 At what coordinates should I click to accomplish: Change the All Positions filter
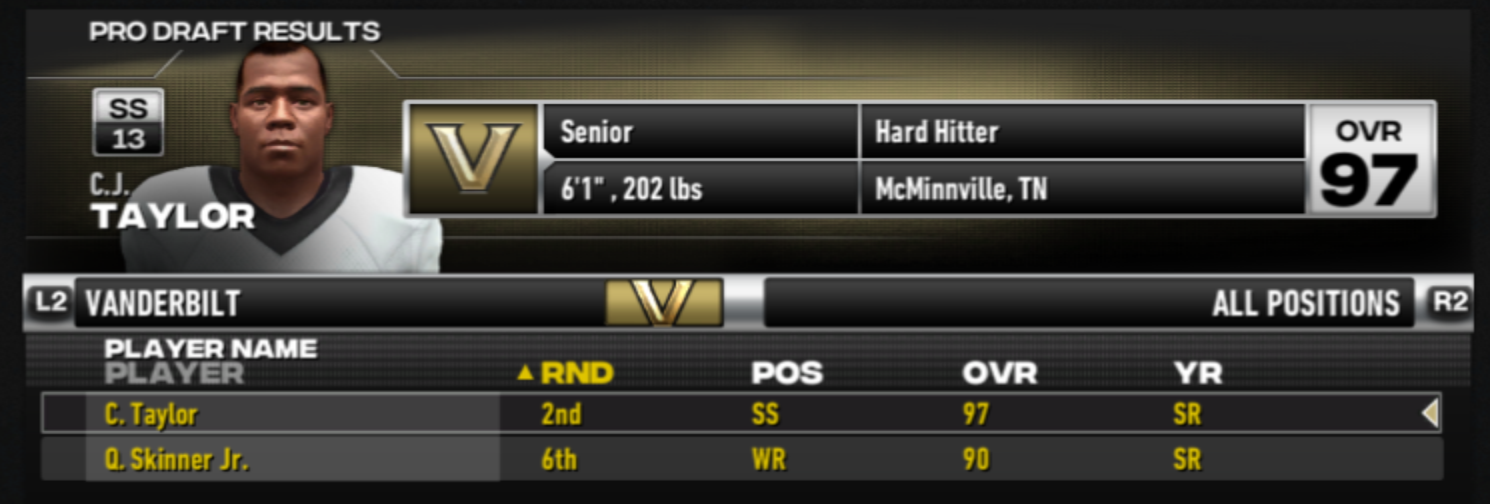click(x=1090, y=303)
